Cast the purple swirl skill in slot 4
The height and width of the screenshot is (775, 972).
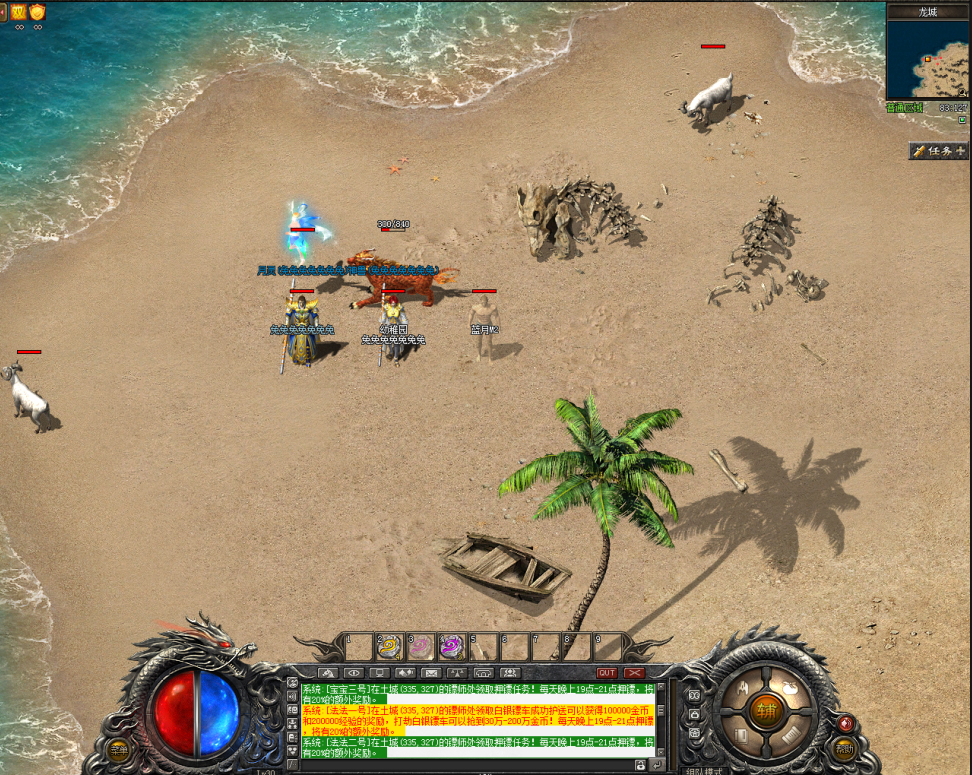pos(451,647)
